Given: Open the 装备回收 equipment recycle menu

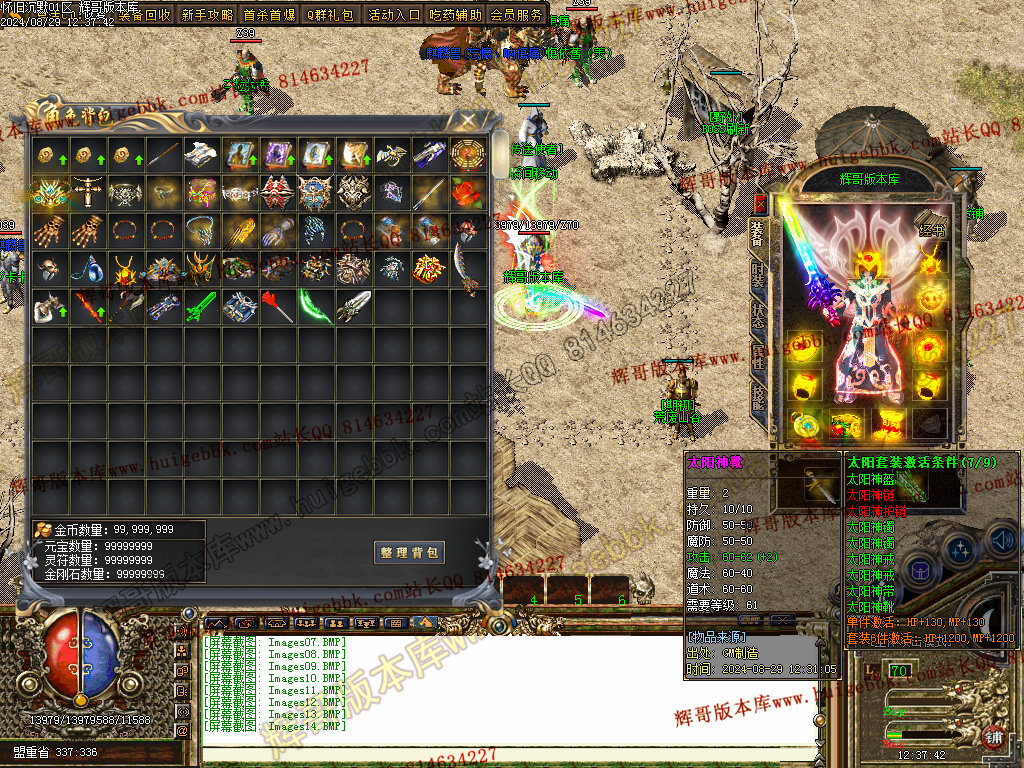Looking at the screenshot, I should [x=144, y=15].
